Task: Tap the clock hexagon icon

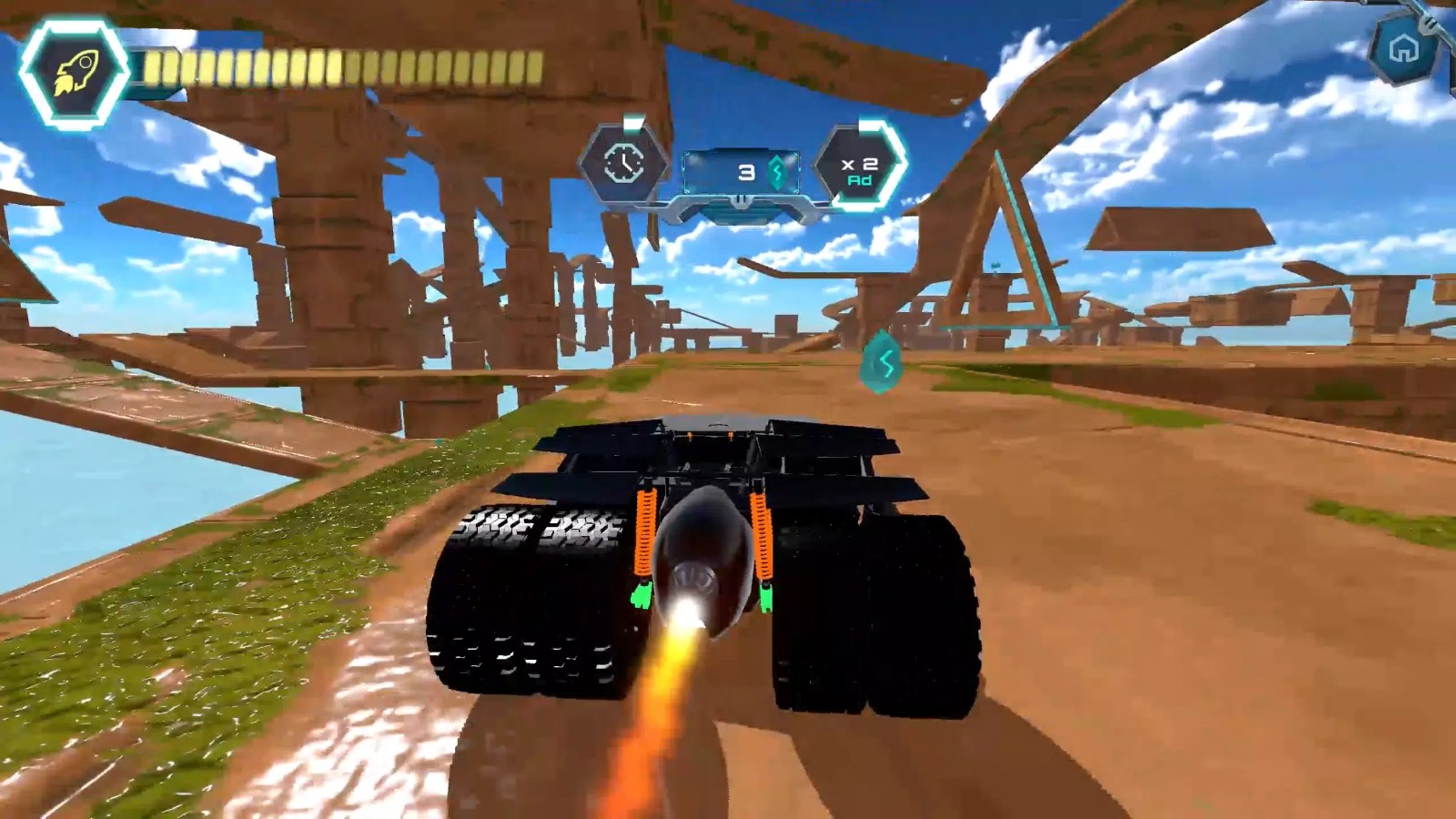Action: click(x=624, y=164)
